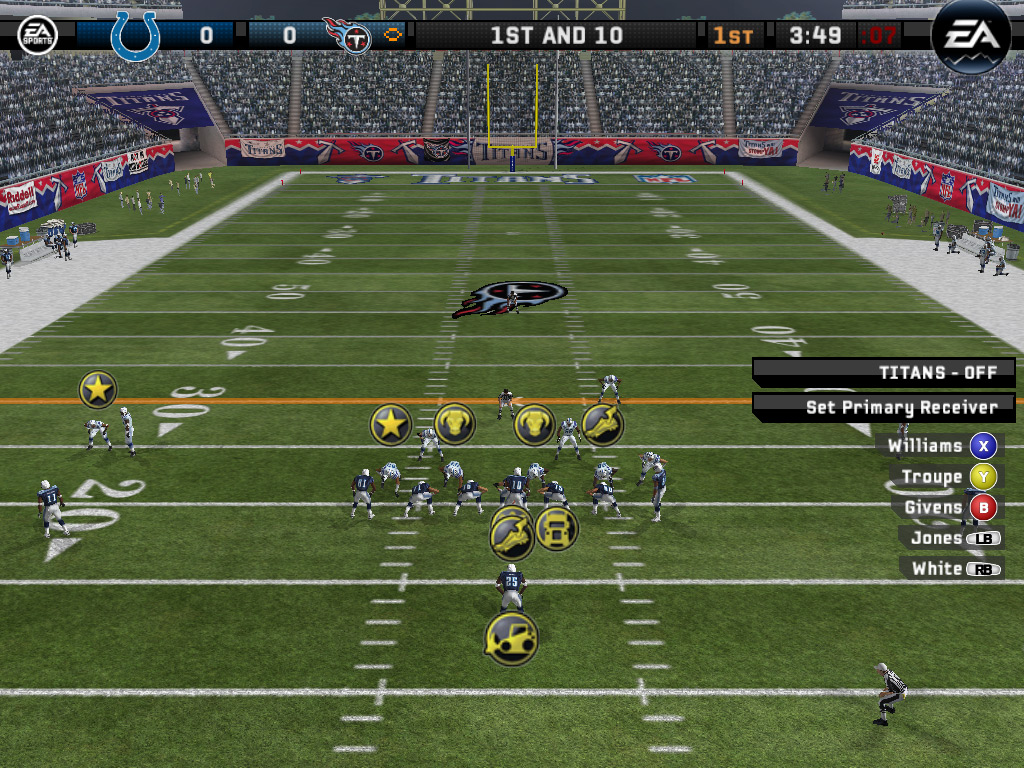Select the front-facing truck grille icon

(x=556, y=528)
